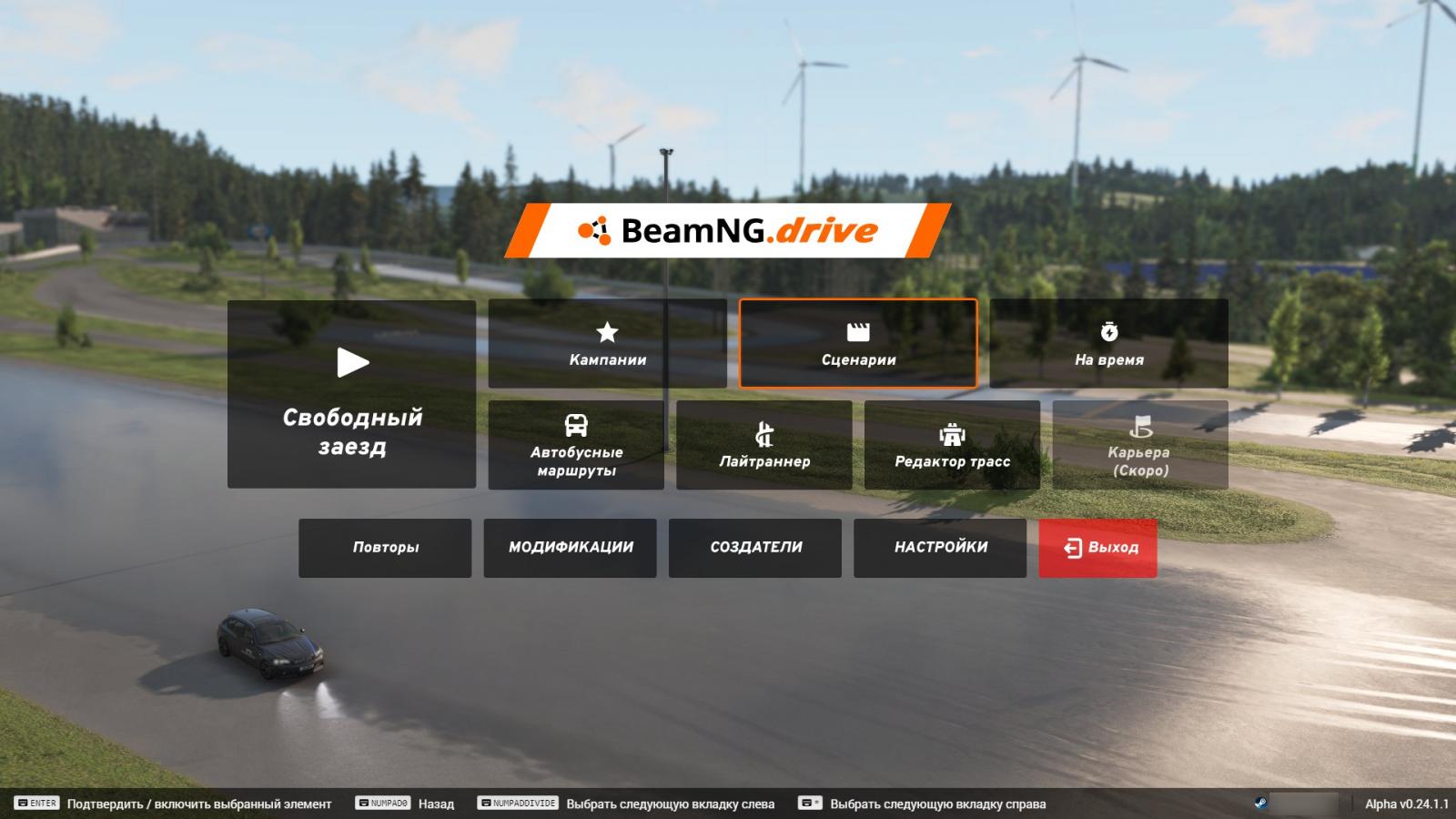Click the red Выход button
1456x819 pixels.
(1097, 547)
